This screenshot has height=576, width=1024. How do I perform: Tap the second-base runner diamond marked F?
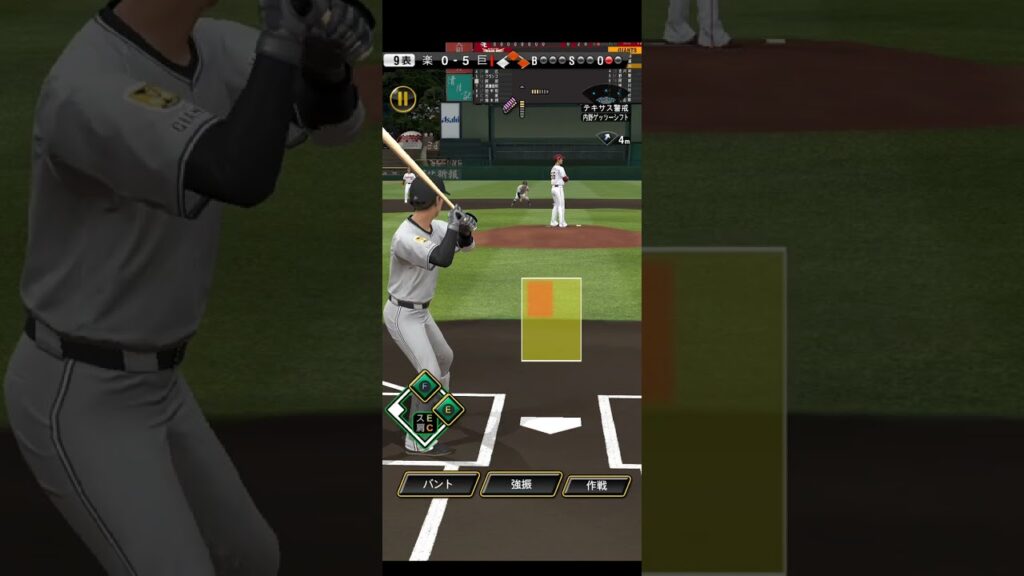click(426, 386)
